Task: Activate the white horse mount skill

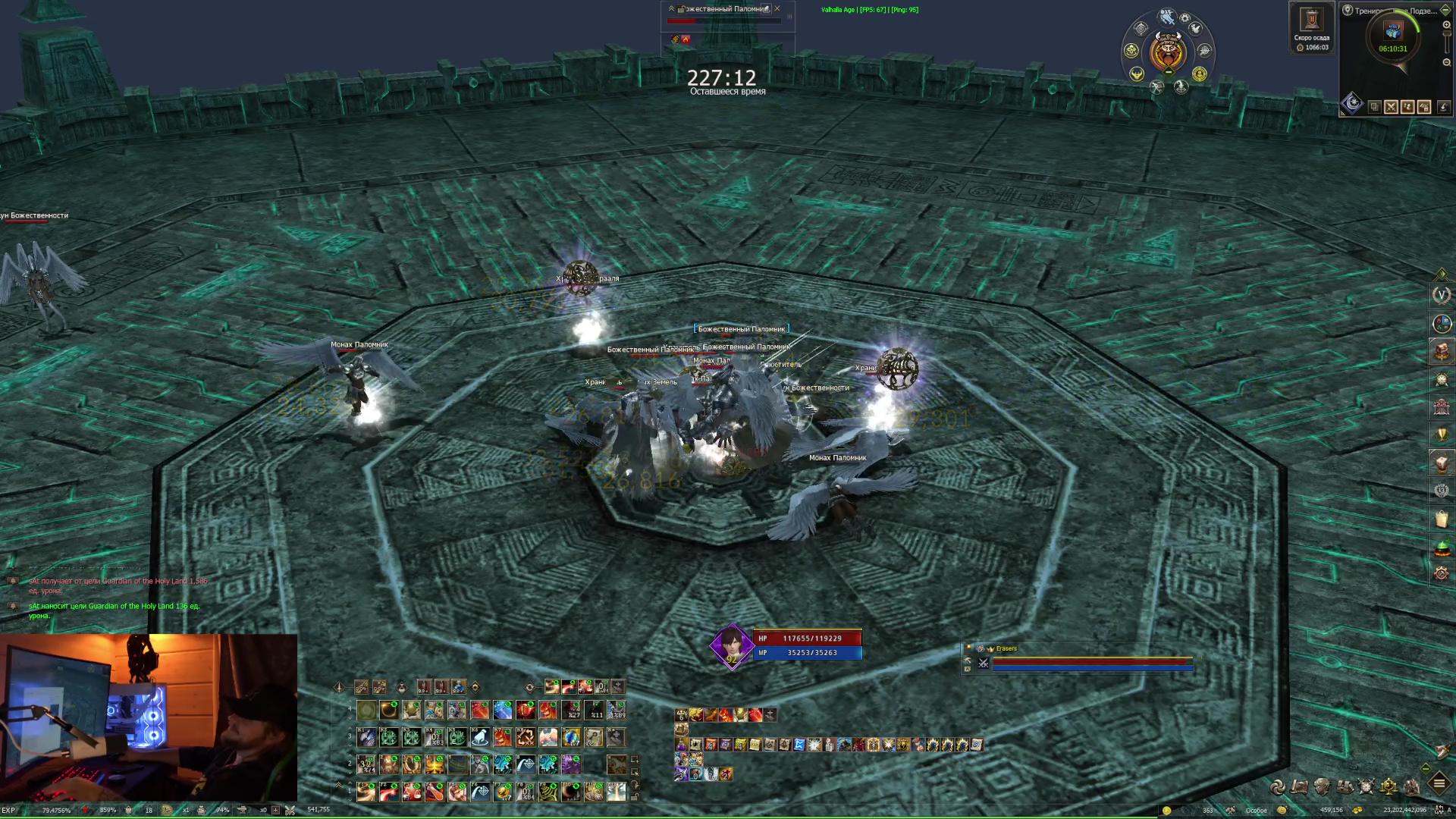Action: pos(480,737)
